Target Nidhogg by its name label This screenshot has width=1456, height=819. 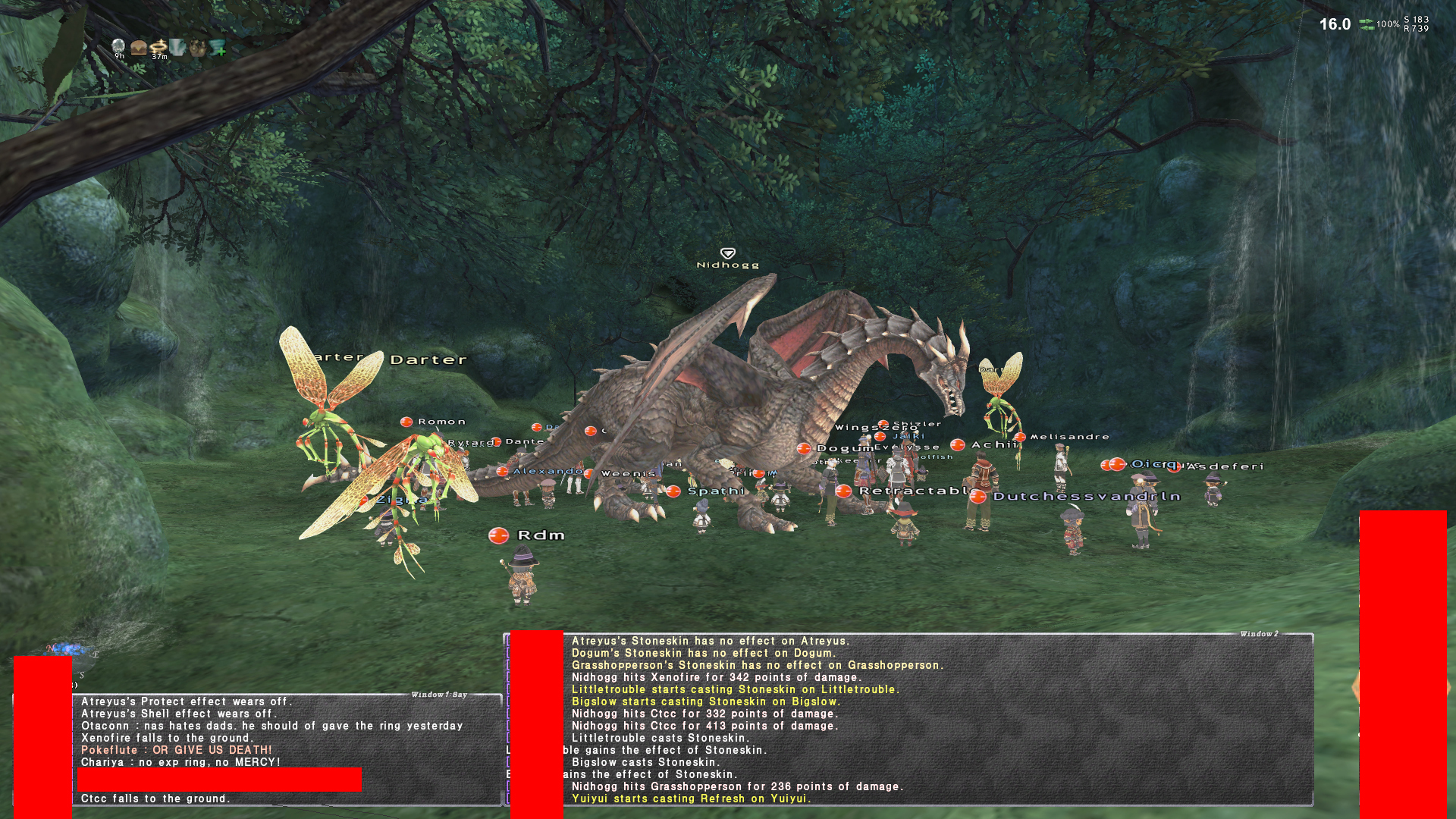727,265
